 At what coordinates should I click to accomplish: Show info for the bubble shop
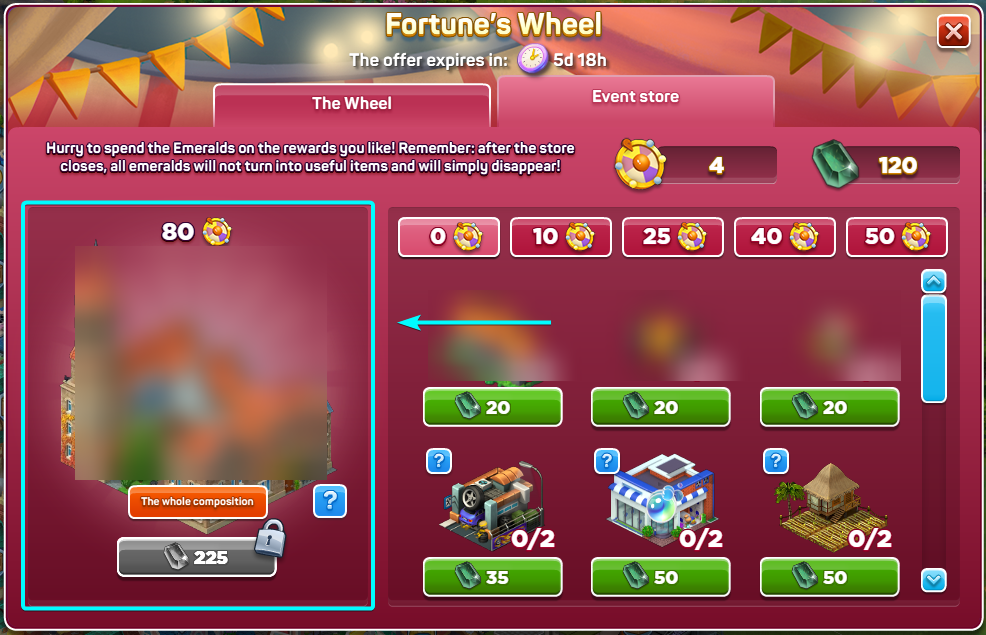[x=607, y=461]
